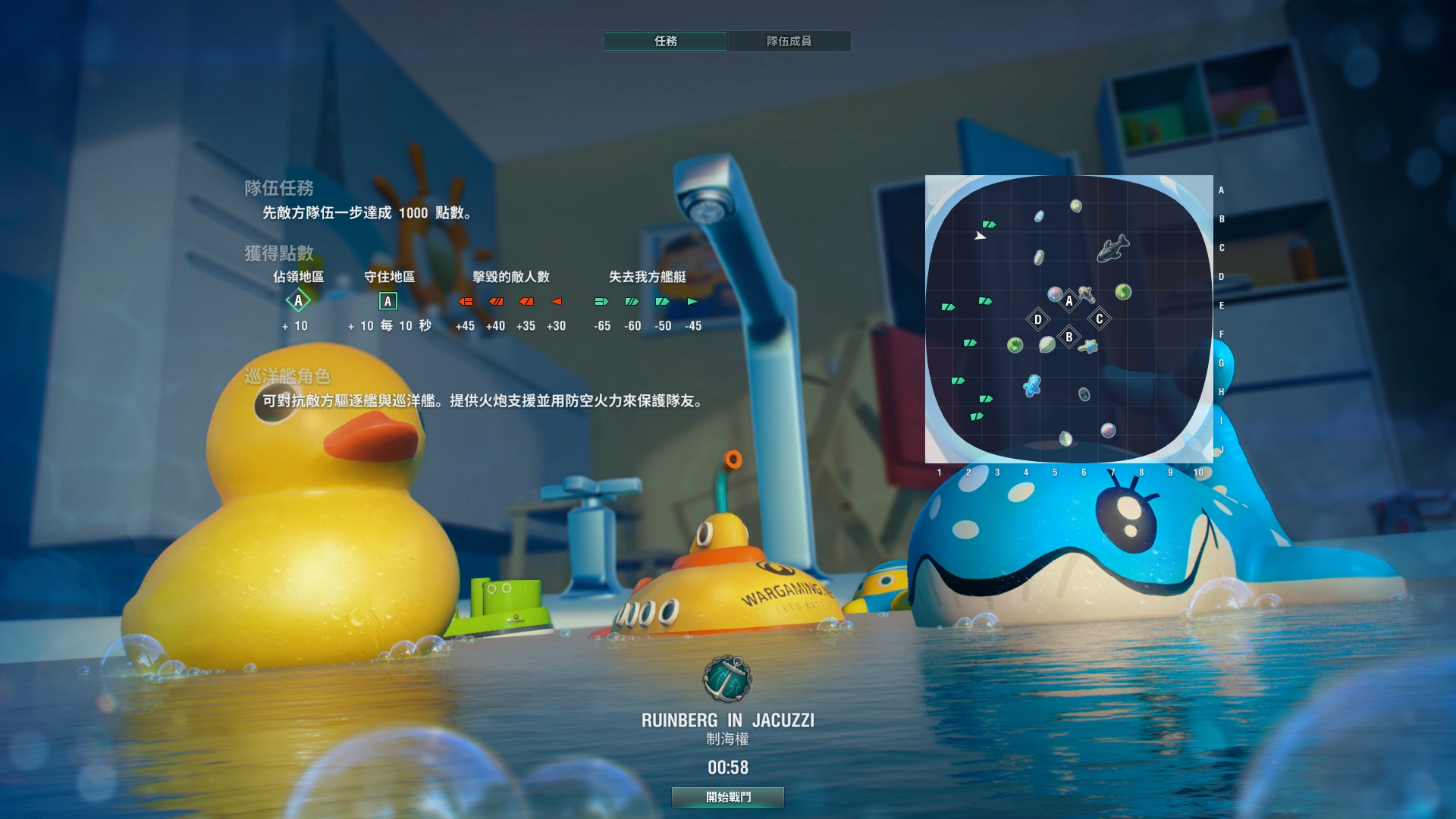Pick capture point D on the minimap
The height and width of the screenshot is (819, 1456).
click(1038, 319)
